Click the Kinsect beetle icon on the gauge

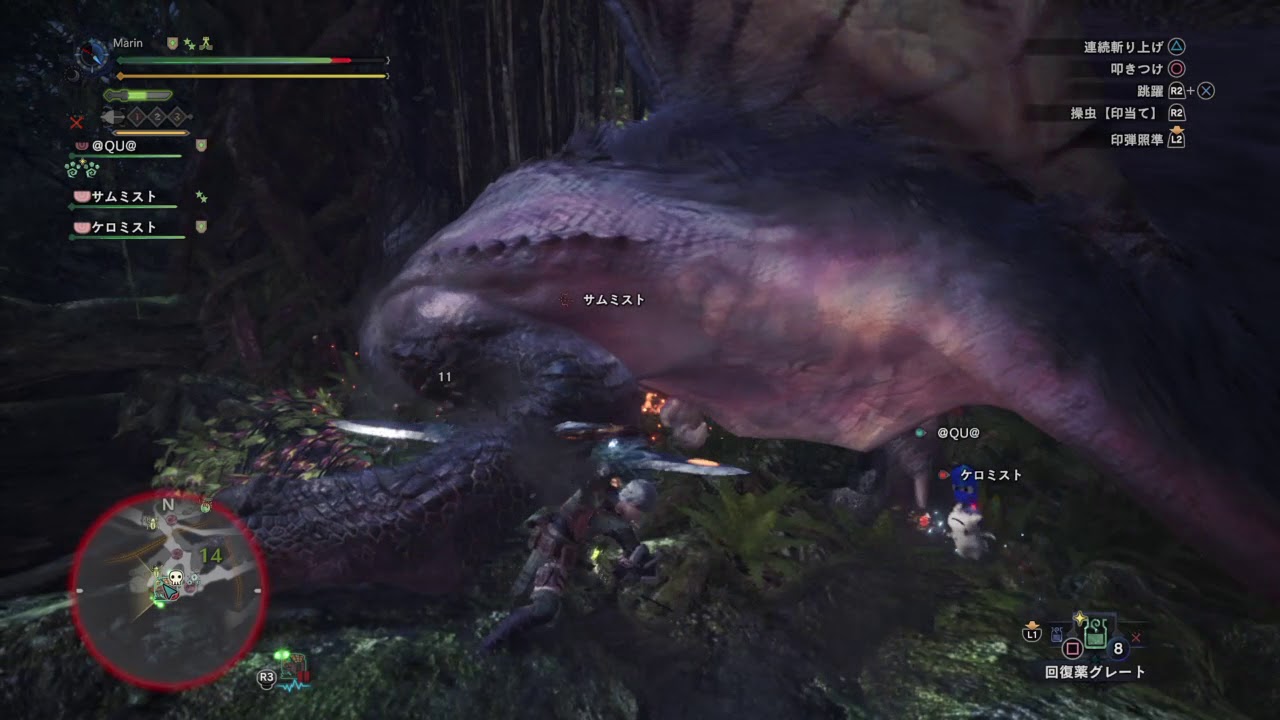point(111,116)
